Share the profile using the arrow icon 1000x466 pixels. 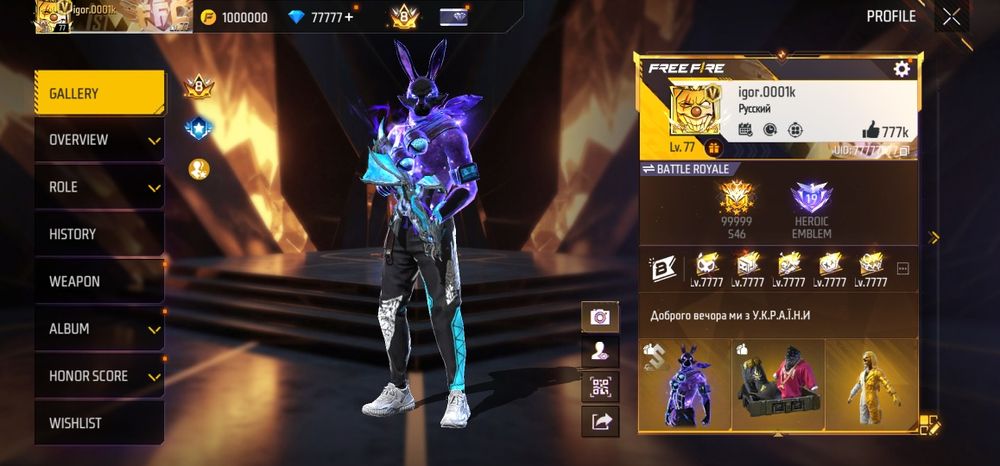[600, 421]
